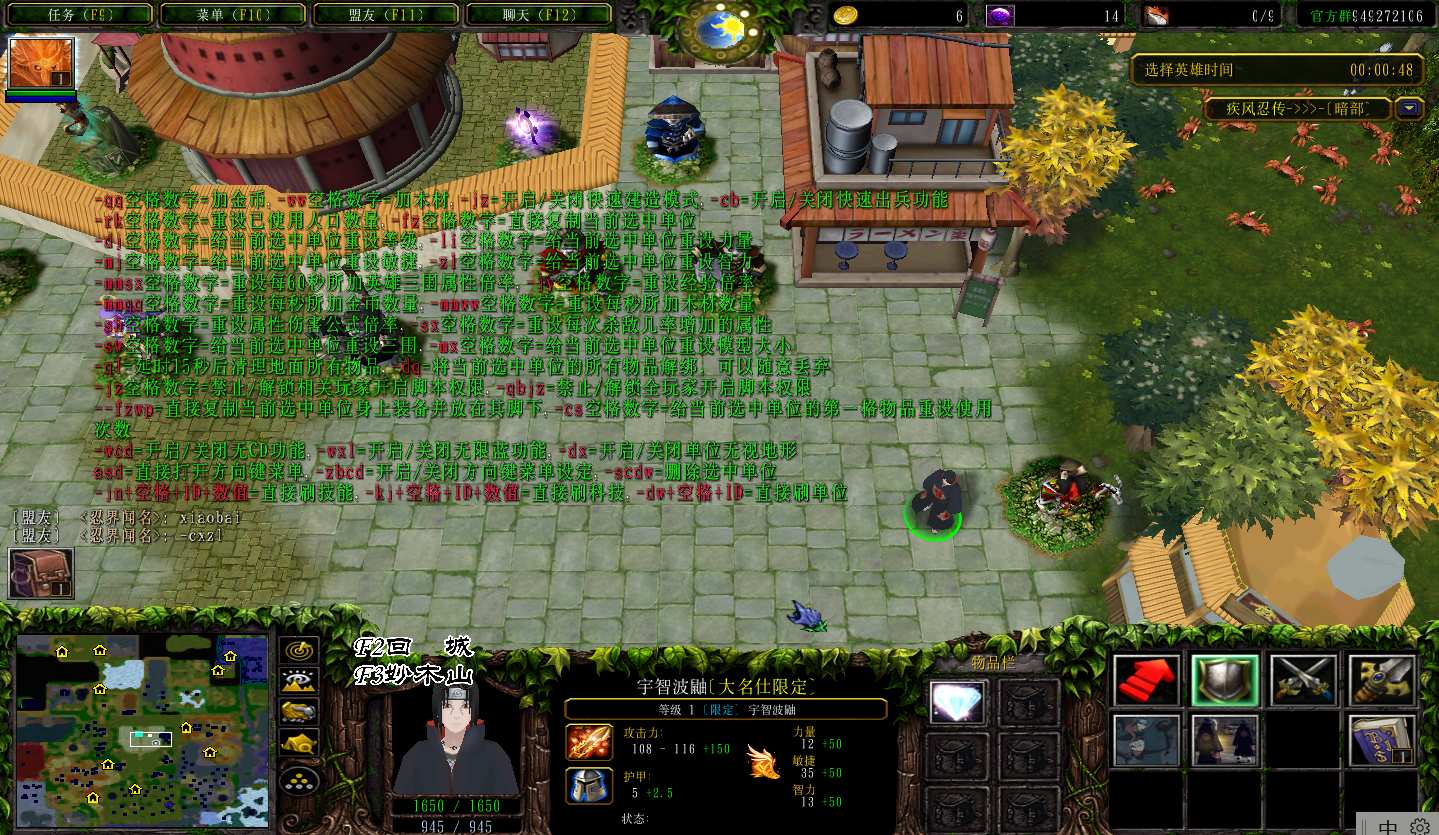1439x835 pixels.
Task: Collapse the multiboard with the arrow button
Action: [x=1410, y=108]
